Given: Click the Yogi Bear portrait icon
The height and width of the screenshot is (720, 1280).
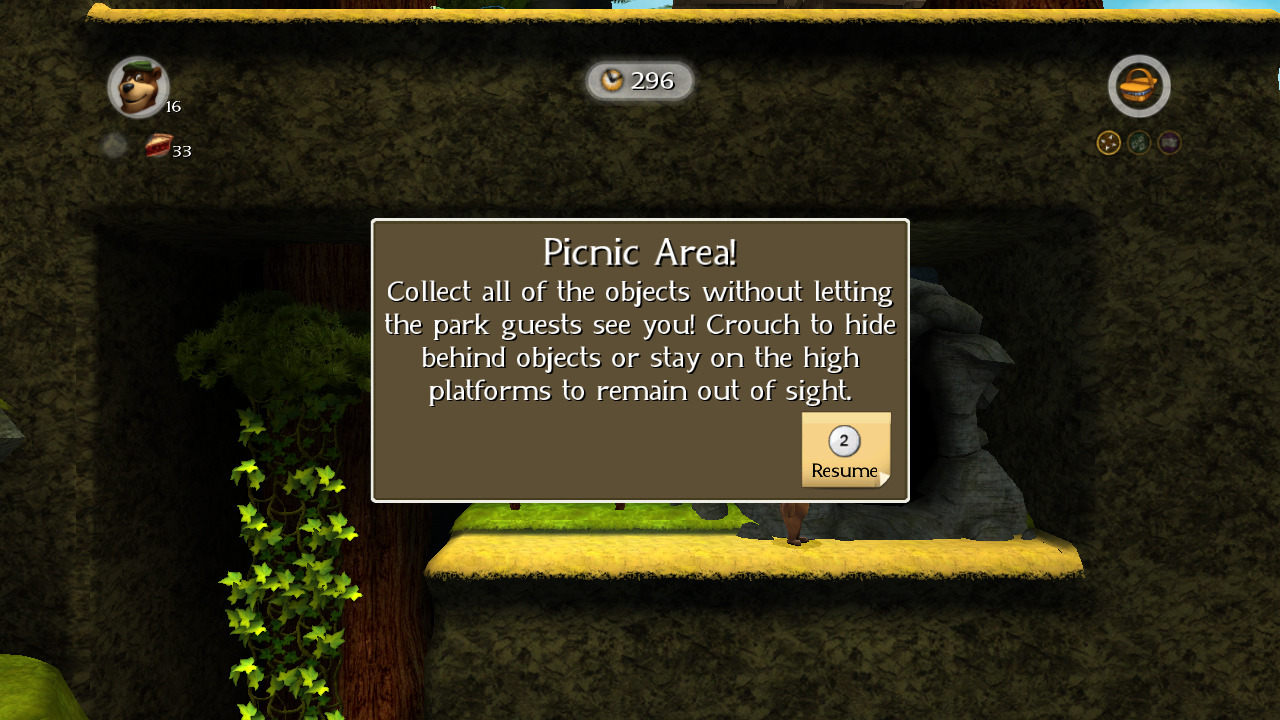Looking at the screenshot, I should coord(138,87).
